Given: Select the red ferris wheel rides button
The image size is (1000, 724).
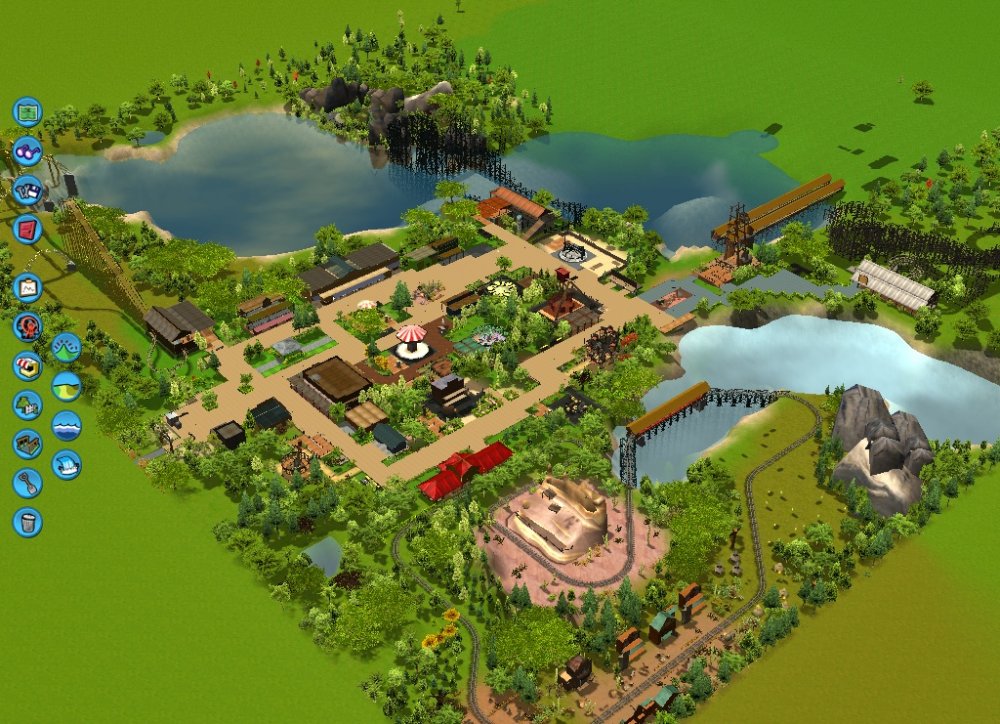Looking at the screenshot, I should (27, 327).
